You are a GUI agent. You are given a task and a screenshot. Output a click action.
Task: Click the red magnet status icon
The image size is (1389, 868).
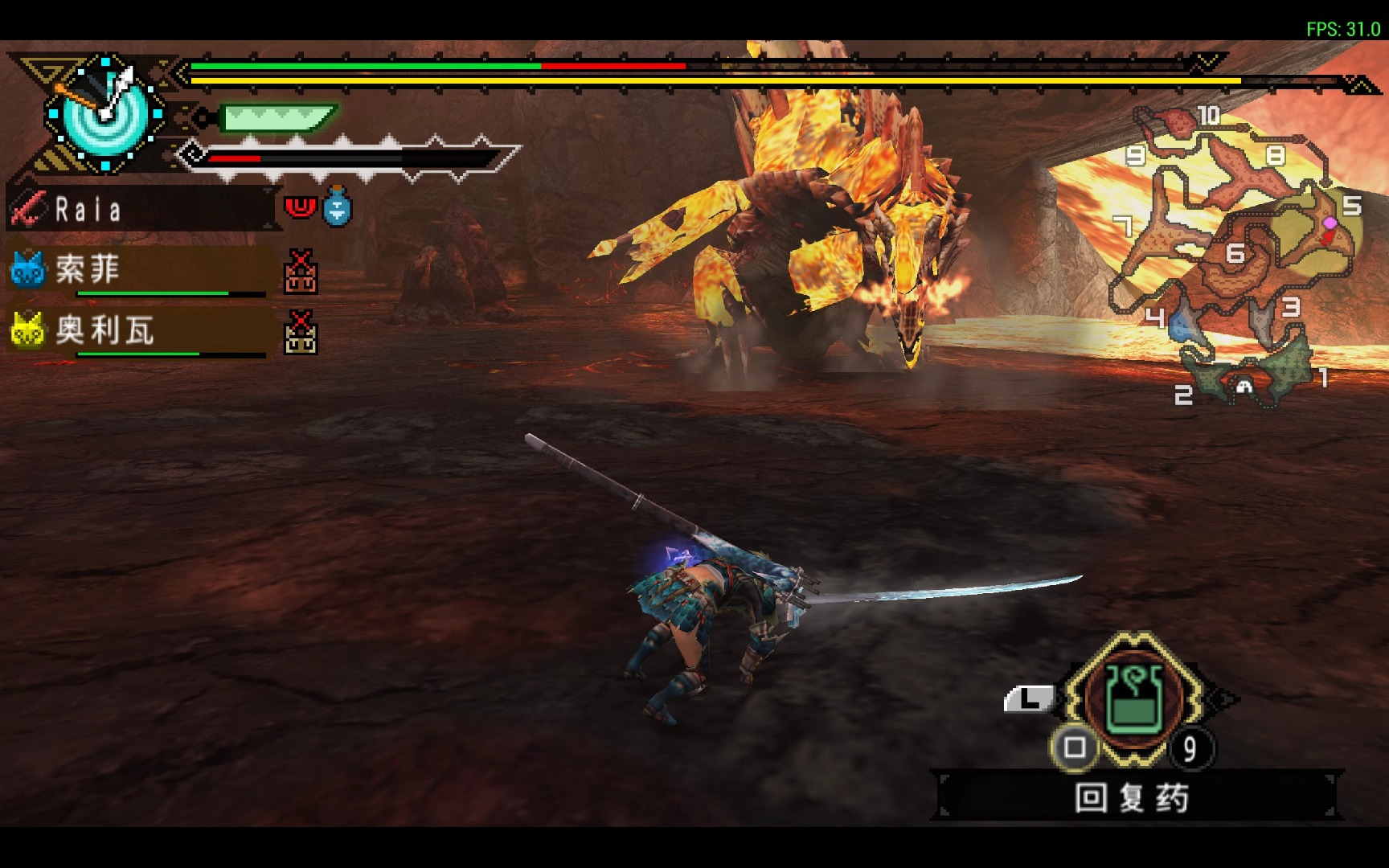click(x=301, y=207)
